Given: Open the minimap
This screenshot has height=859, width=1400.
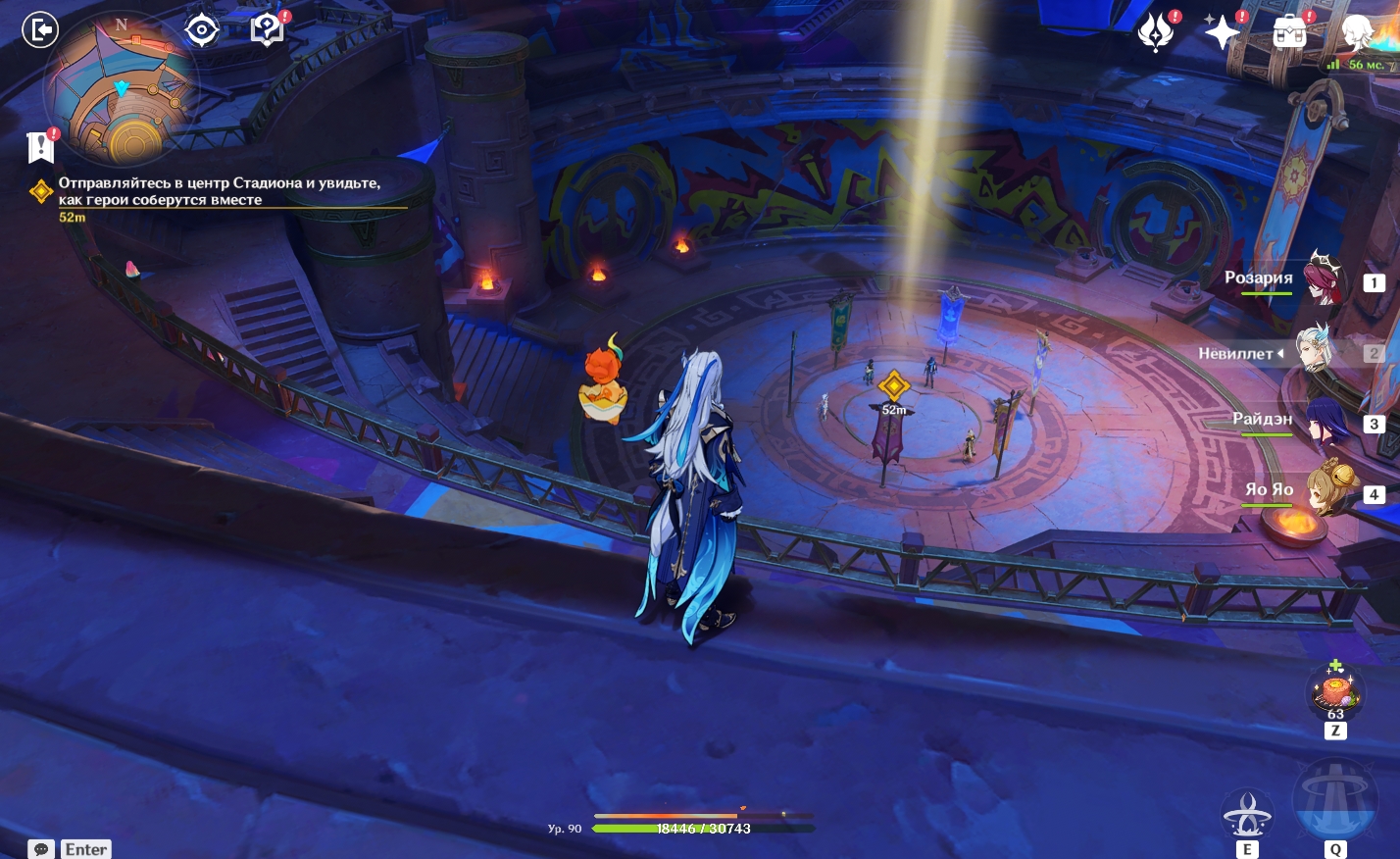Looking at the screenshot, I should coord(120,90).
